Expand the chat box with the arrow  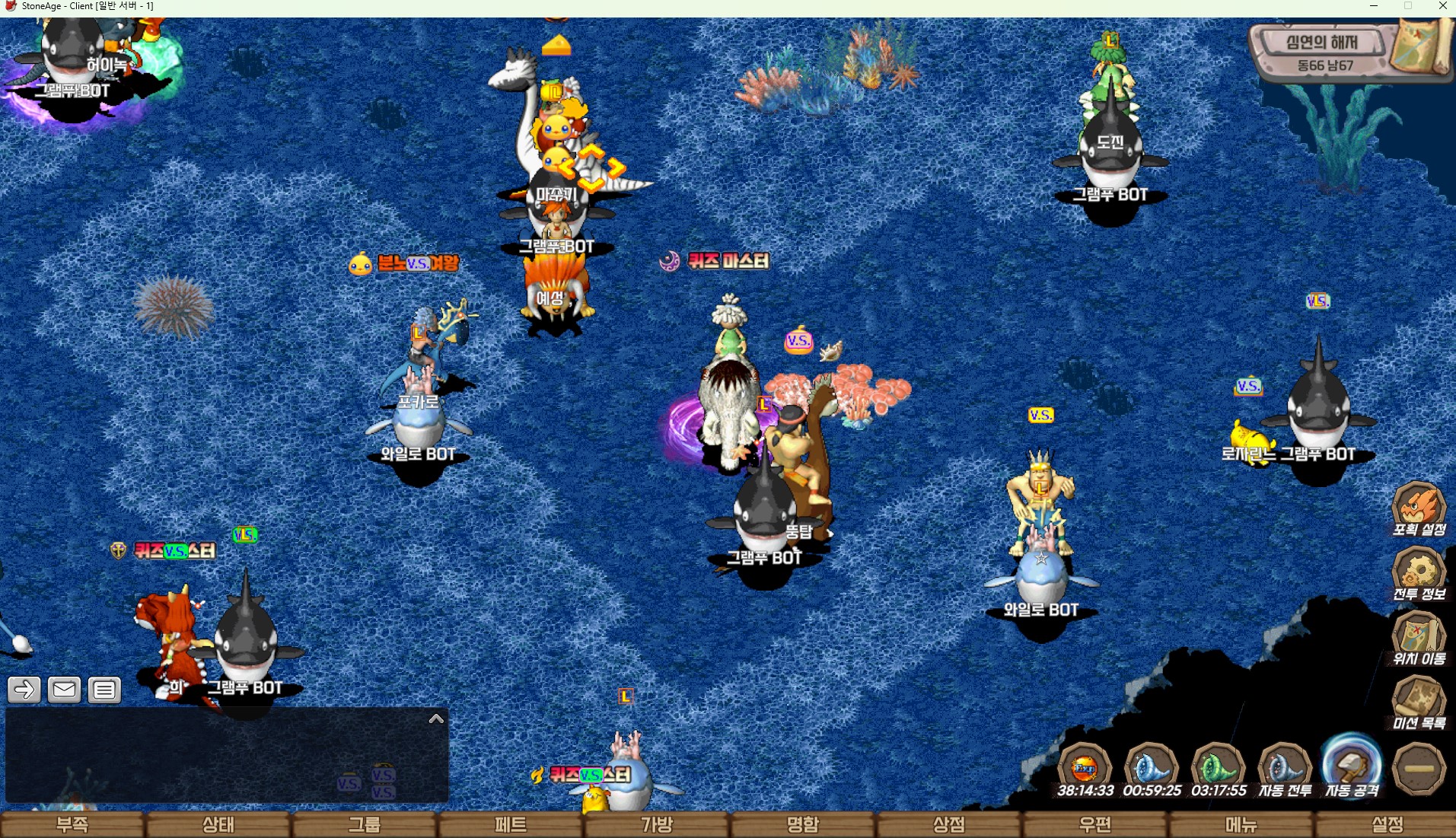point(436,719)
